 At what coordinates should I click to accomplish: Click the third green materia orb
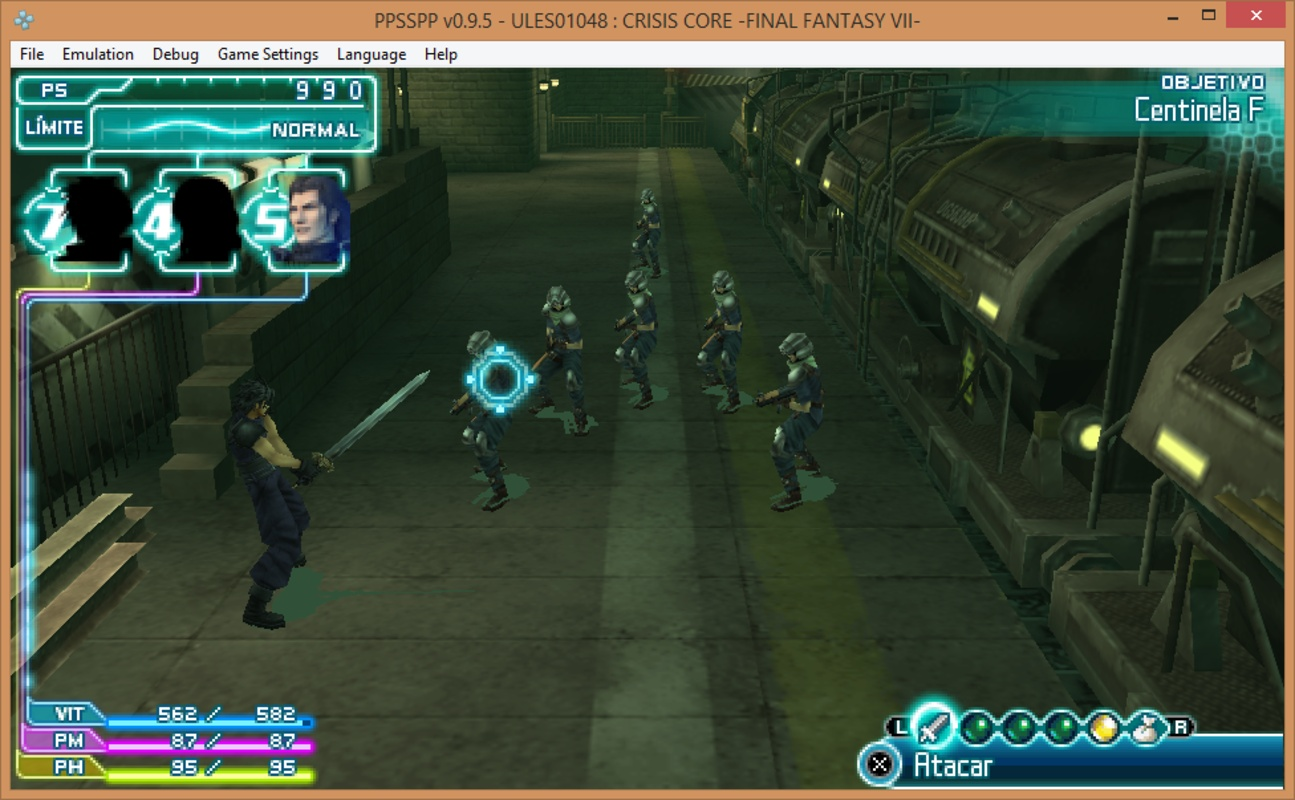click(x=1060, y=726)
